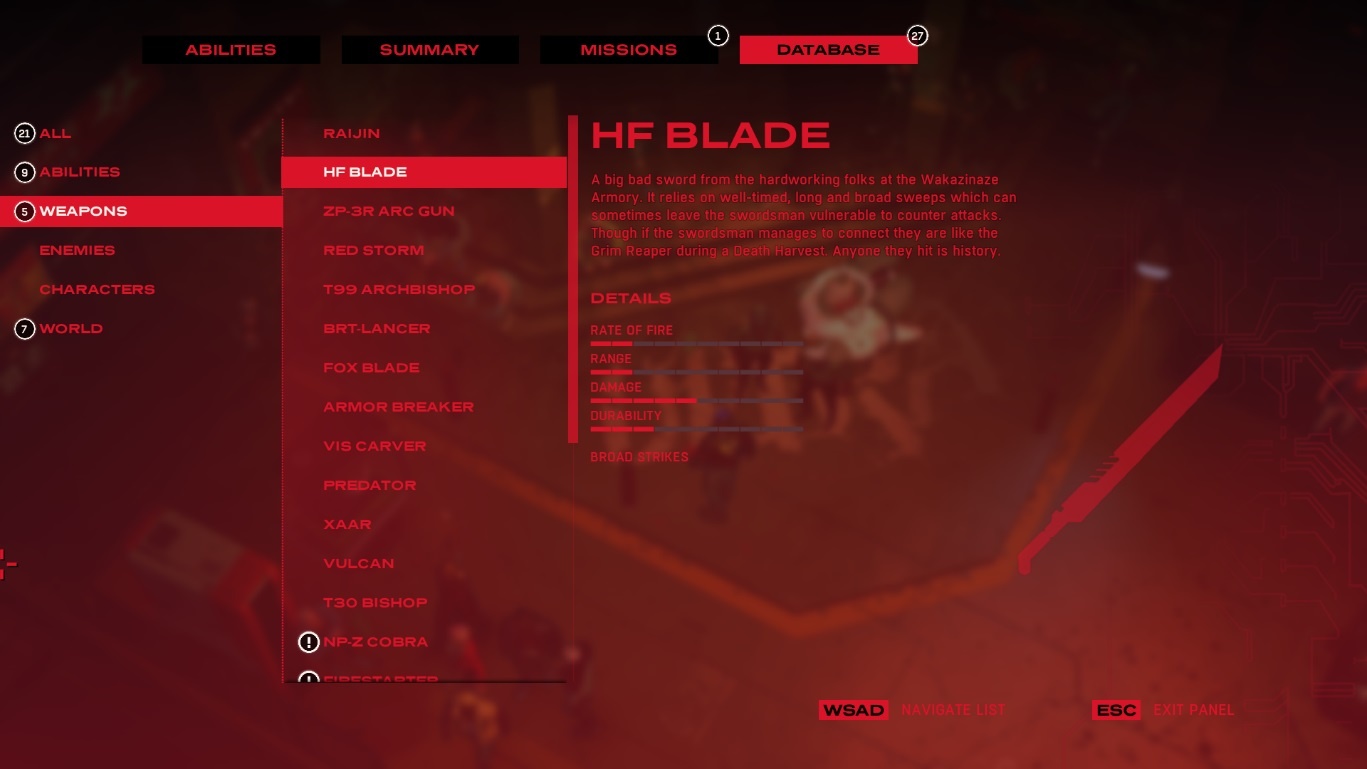
Task: Click the exclamation icon next to NP-Z COBRA
Action: tap(309, 641)
